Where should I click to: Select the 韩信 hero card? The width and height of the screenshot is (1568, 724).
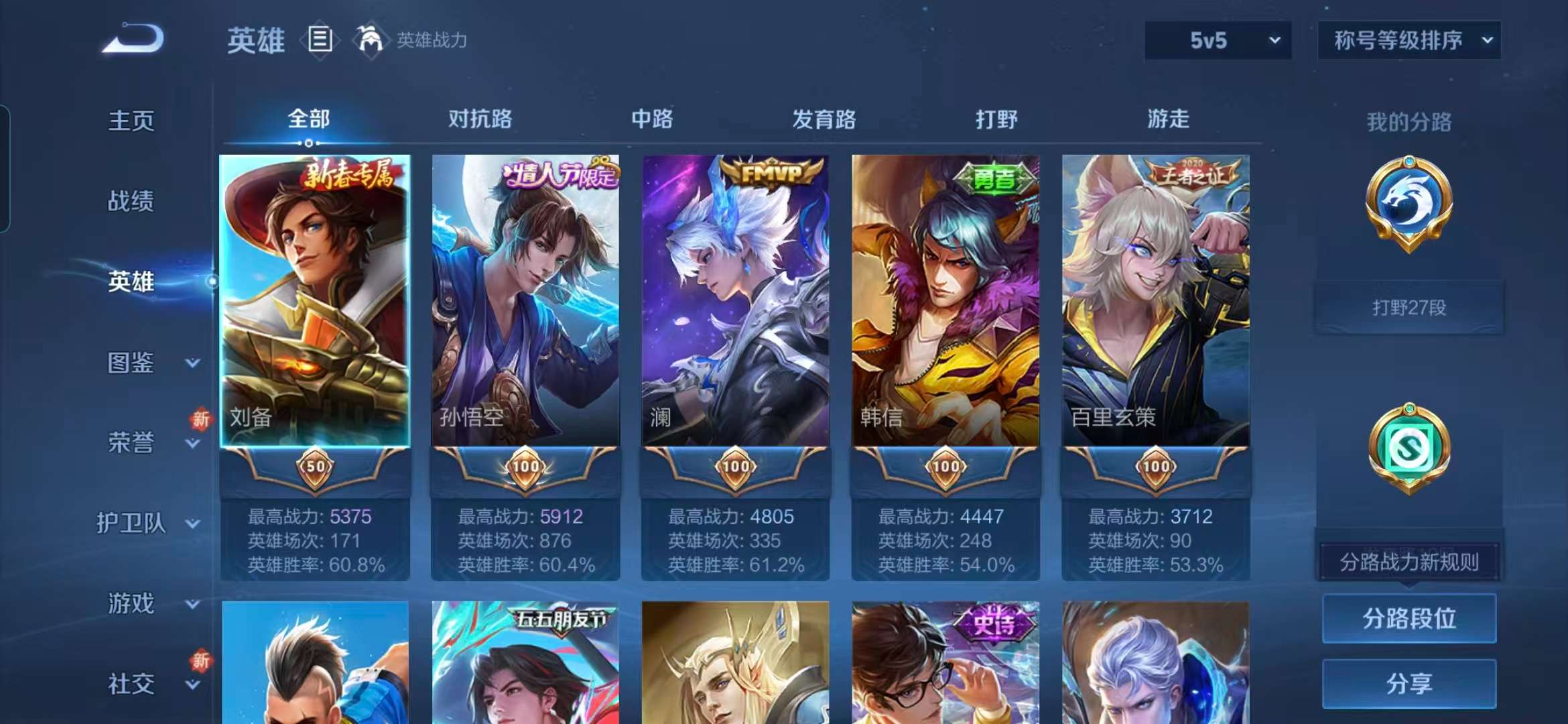pos(945,302)
